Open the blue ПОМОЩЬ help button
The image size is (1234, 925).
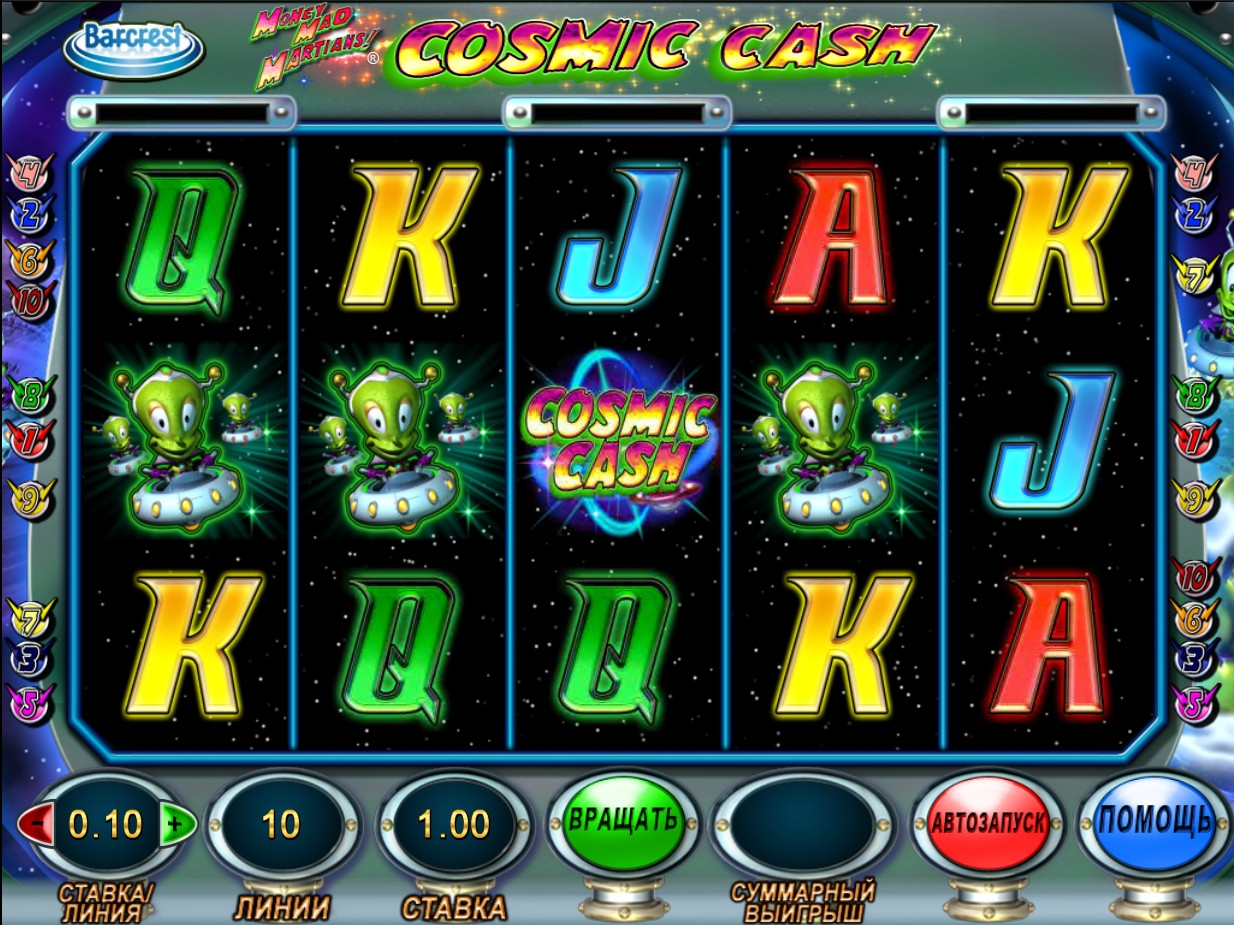[x=1155, y=822]
